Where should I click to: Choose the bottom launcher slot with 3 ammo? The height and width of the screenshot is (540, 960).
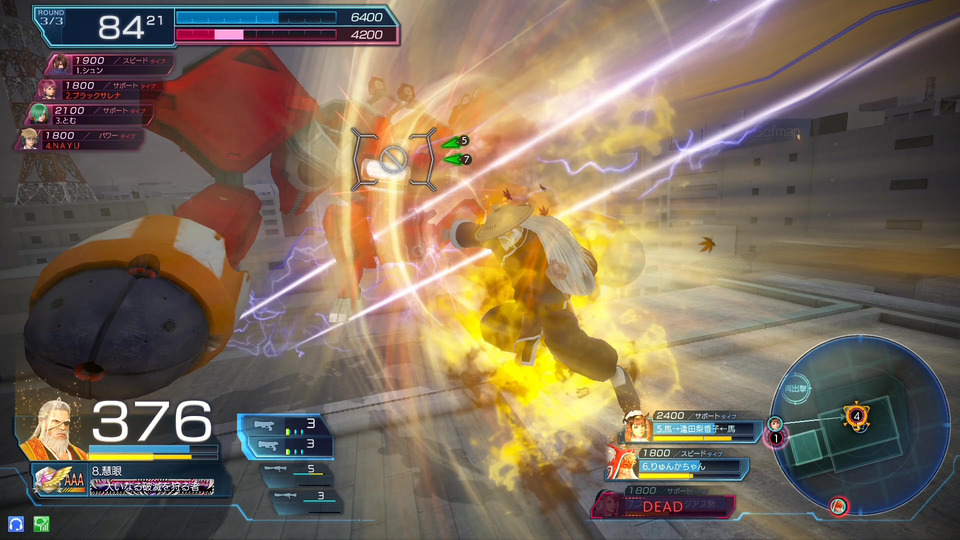(299, 495)
